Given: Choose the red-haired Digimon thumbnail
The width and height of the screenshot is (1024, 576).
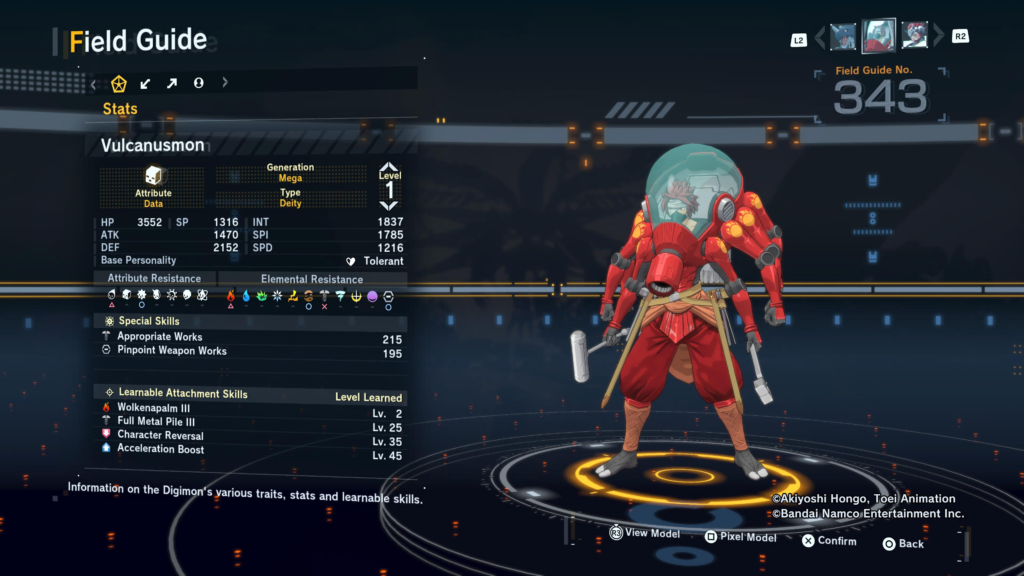Looking at the screenshot, I should [x=915, y=37].
